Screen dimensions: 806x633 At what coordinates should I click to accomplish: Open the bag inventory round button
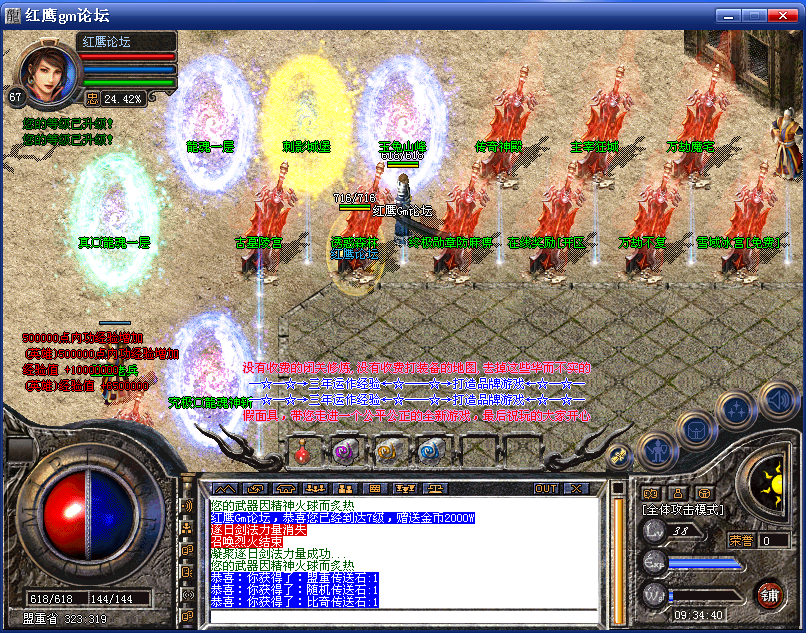click(695, 431)
